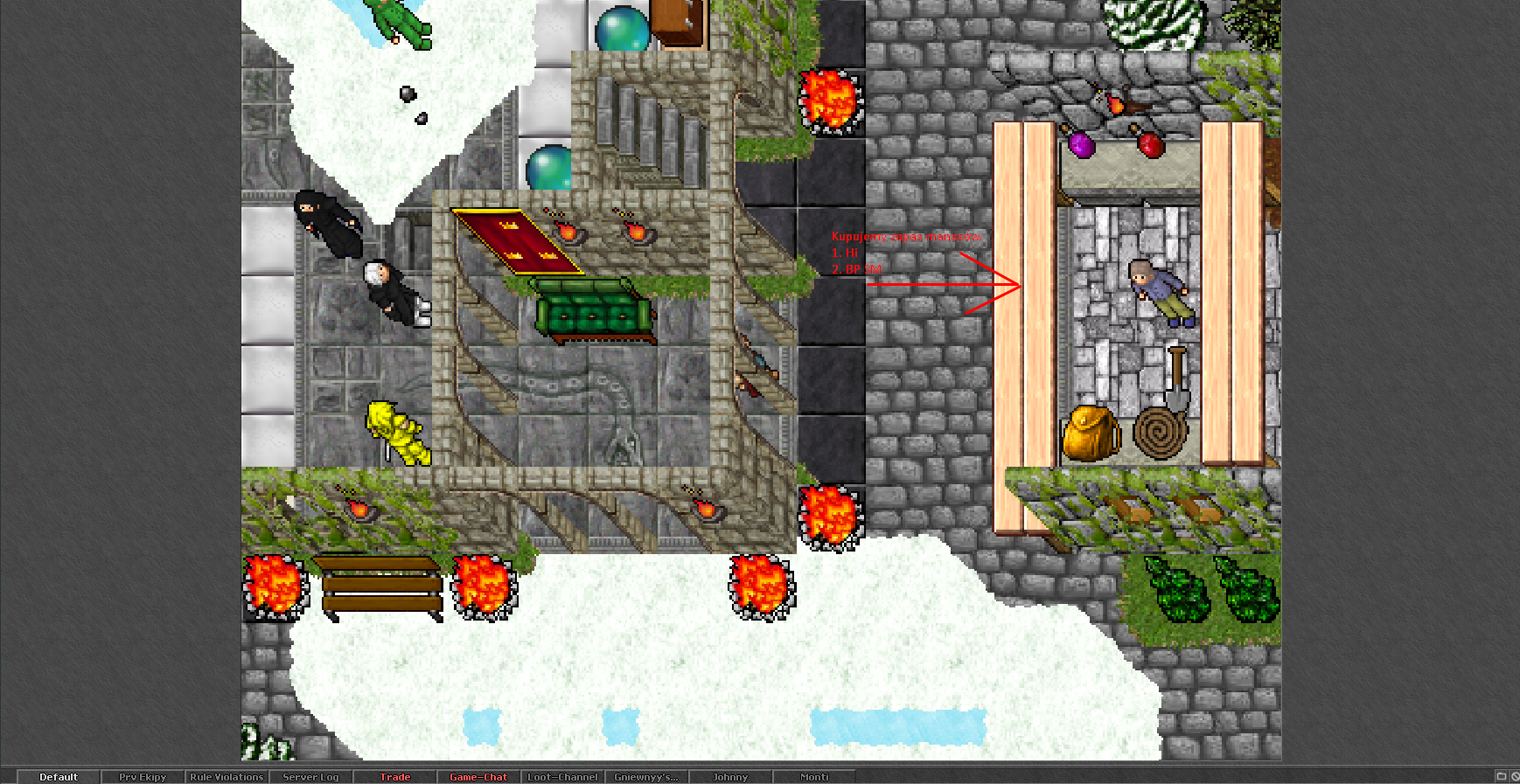Open the private chat tab with Johnny
The height and width of the screenshot is (784, 1520).
click(x=730, y=777)
